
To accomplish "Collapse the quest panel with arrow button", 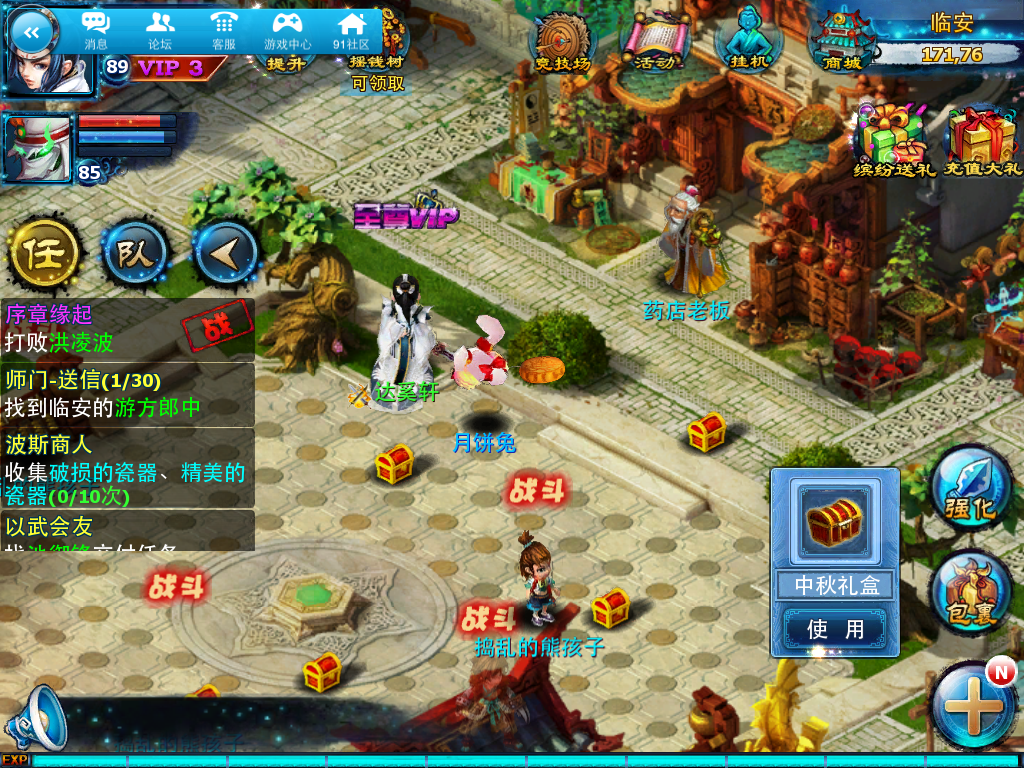I will click(225, 255).
